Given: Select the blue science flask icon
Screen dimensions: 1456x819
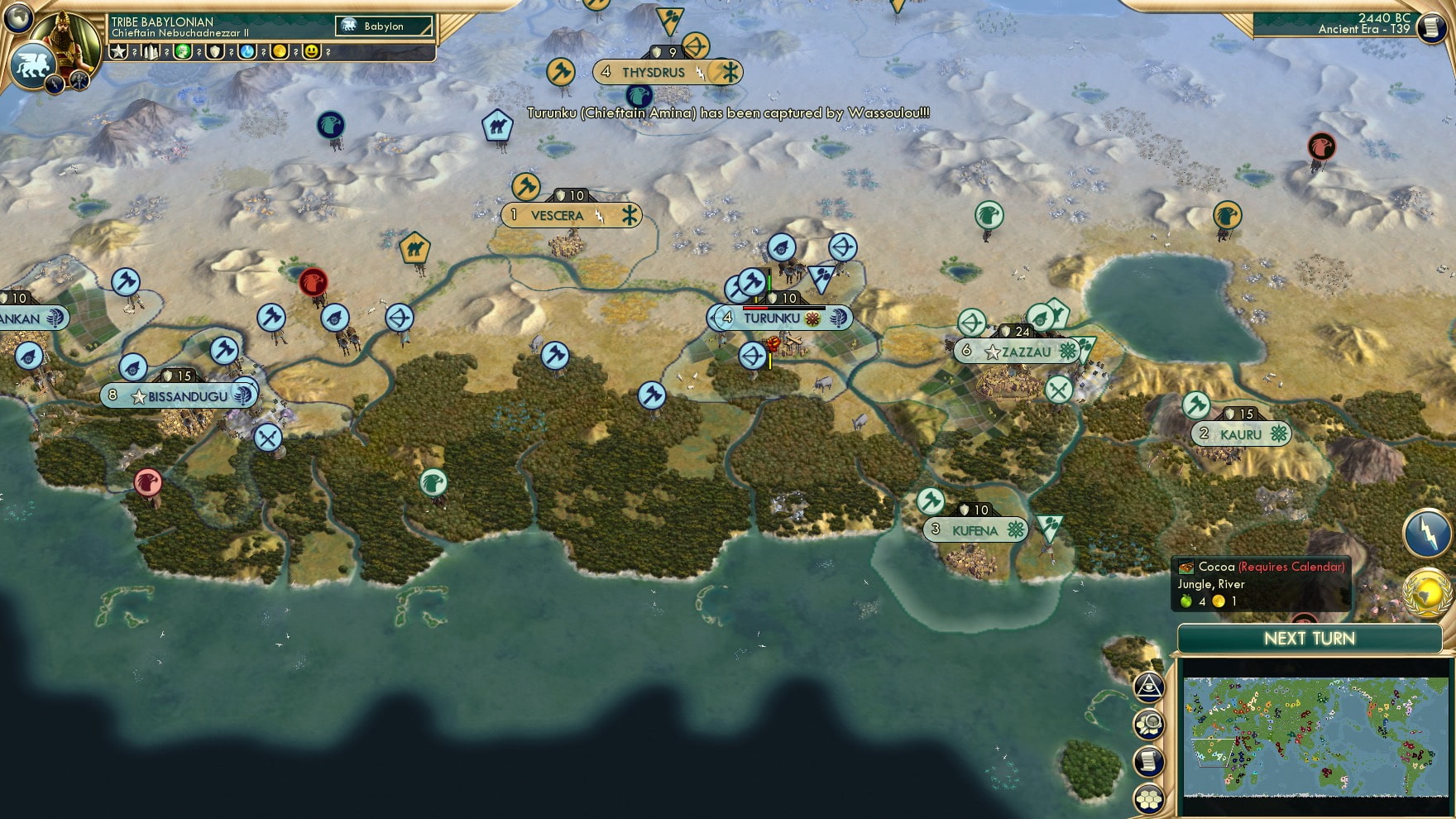Looking at the screenshot, I should [x=247, y=51].
